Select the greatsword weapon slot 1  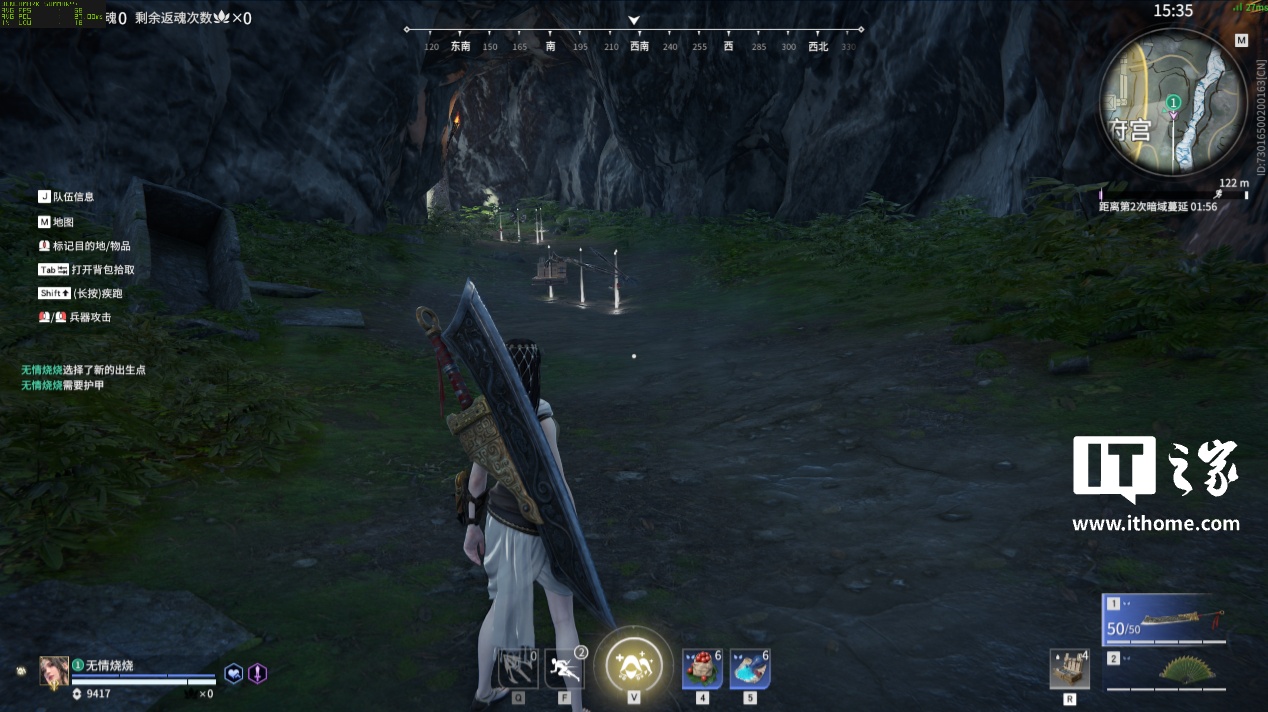point(1167,620)
